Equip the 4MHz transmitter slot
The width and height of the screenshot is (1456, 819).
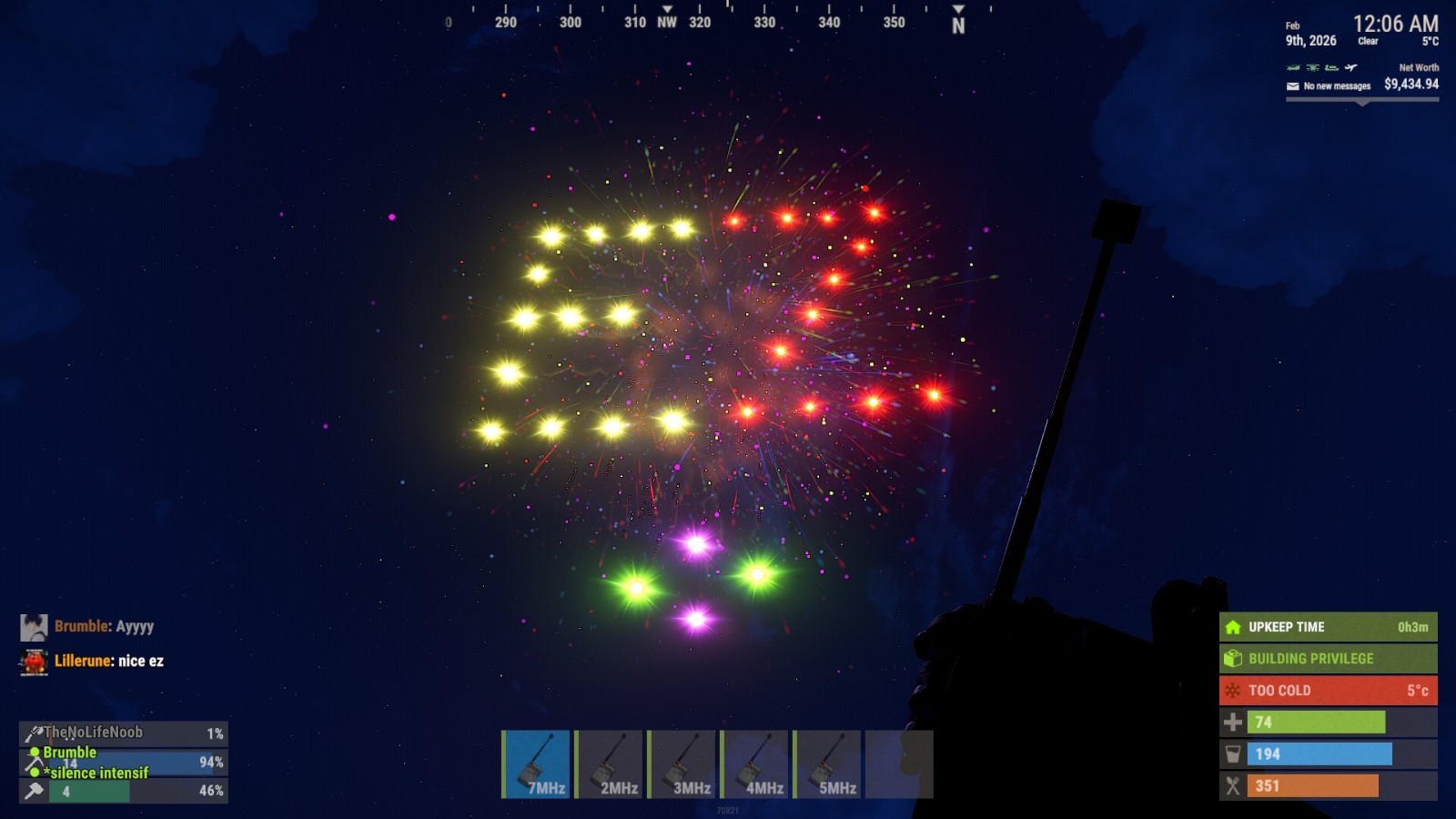point(755,764)
